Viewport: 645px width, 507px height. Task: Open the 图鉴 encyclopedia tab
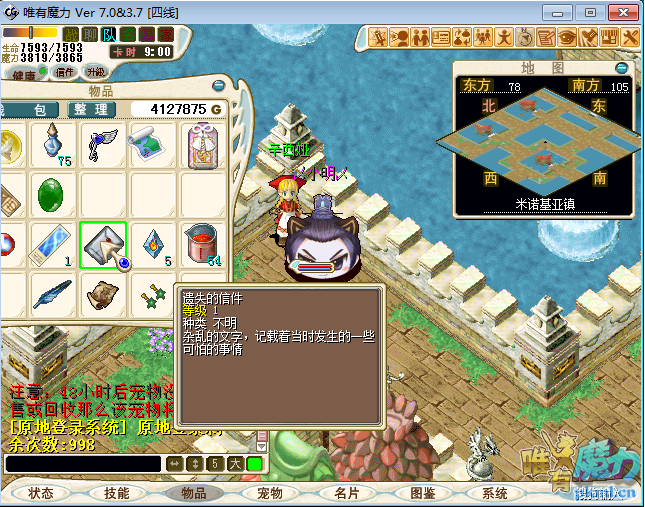(x=423, y=493)
